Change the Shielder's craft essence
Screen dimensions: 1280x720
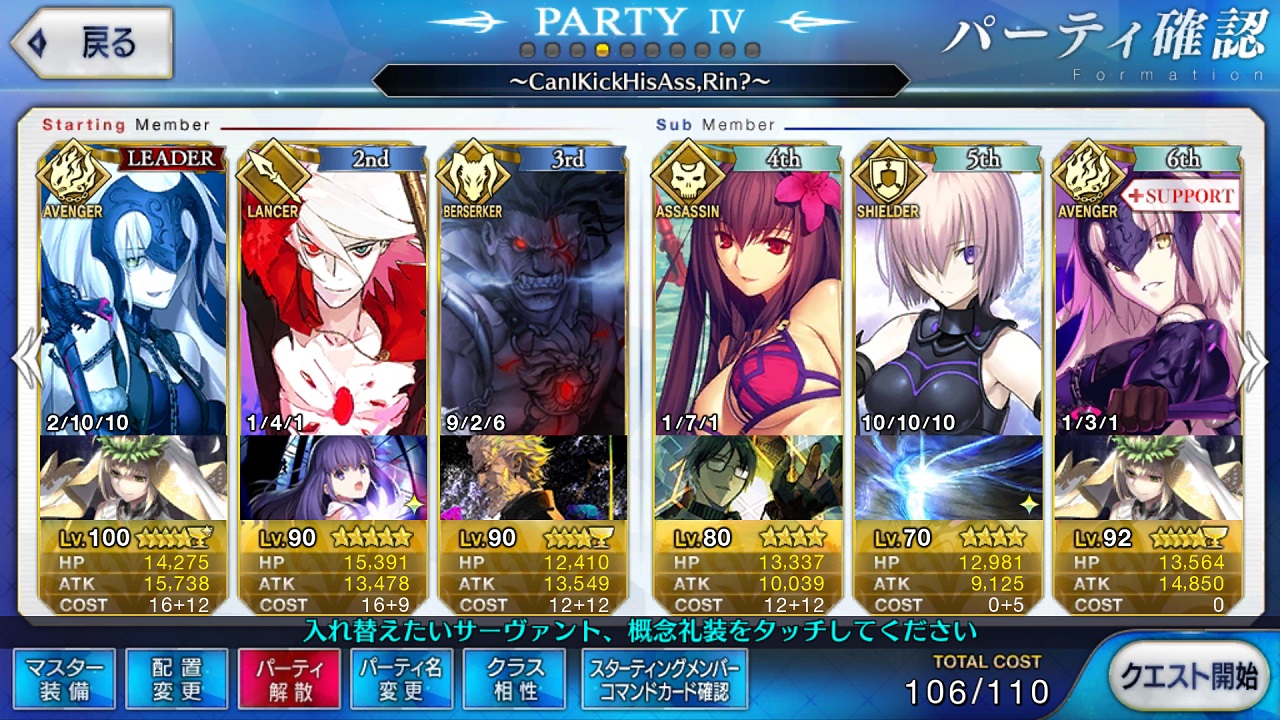[x=948, y=477]
